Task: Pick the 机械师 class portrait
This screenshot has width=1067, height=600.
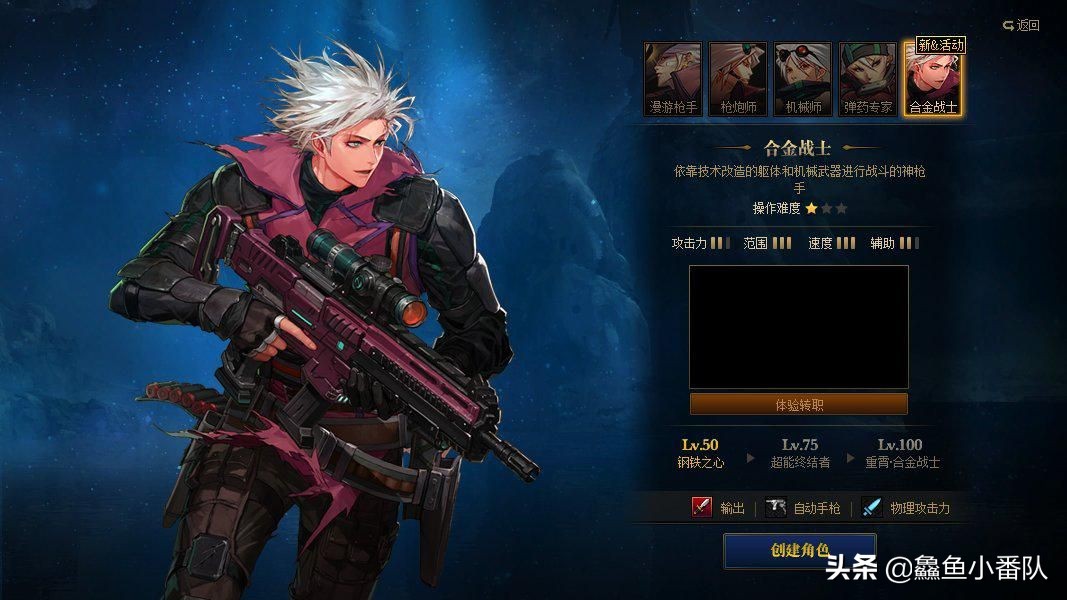Action: 802,78
